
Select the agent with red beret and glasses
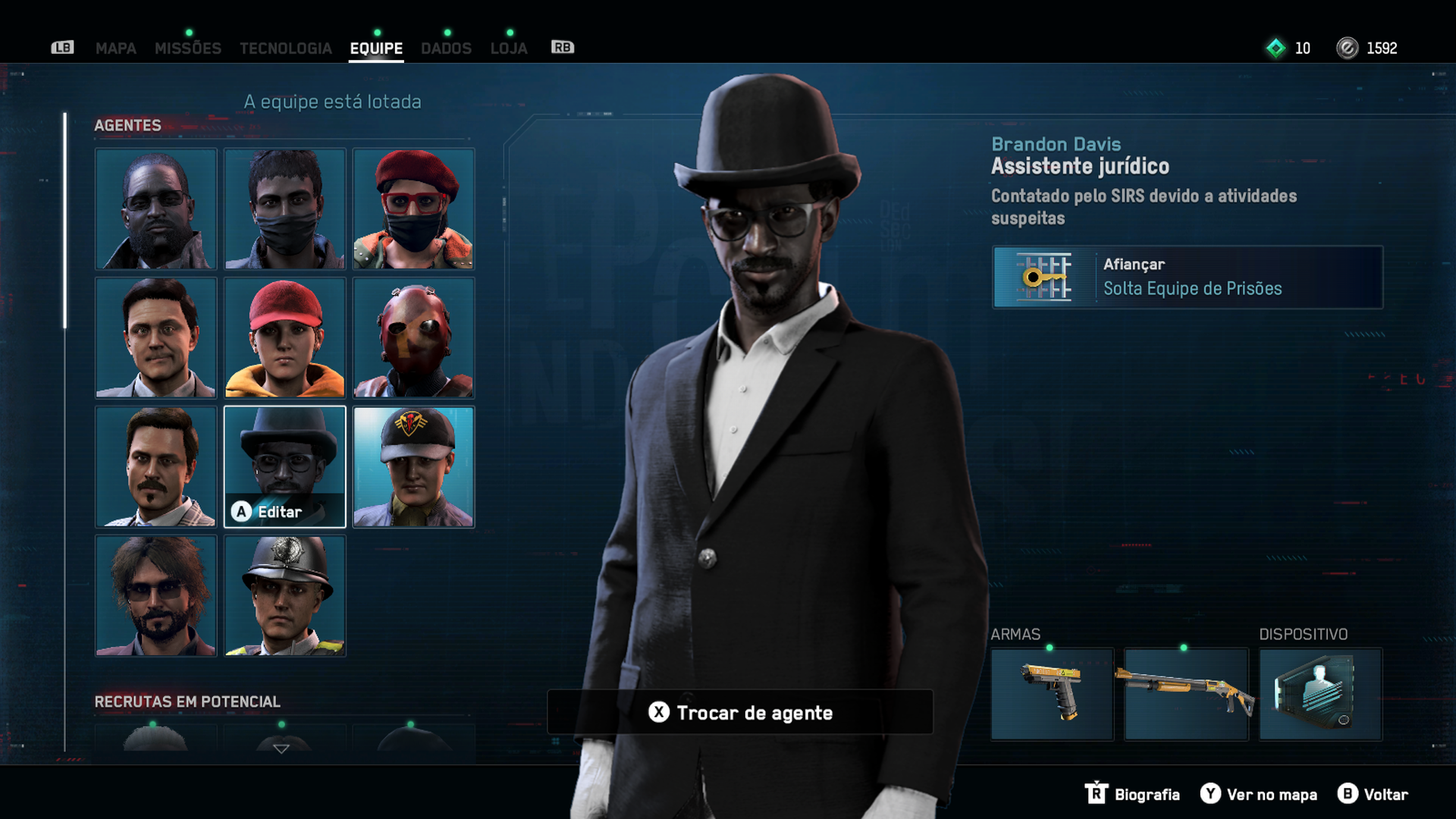[x=413, y=209]
